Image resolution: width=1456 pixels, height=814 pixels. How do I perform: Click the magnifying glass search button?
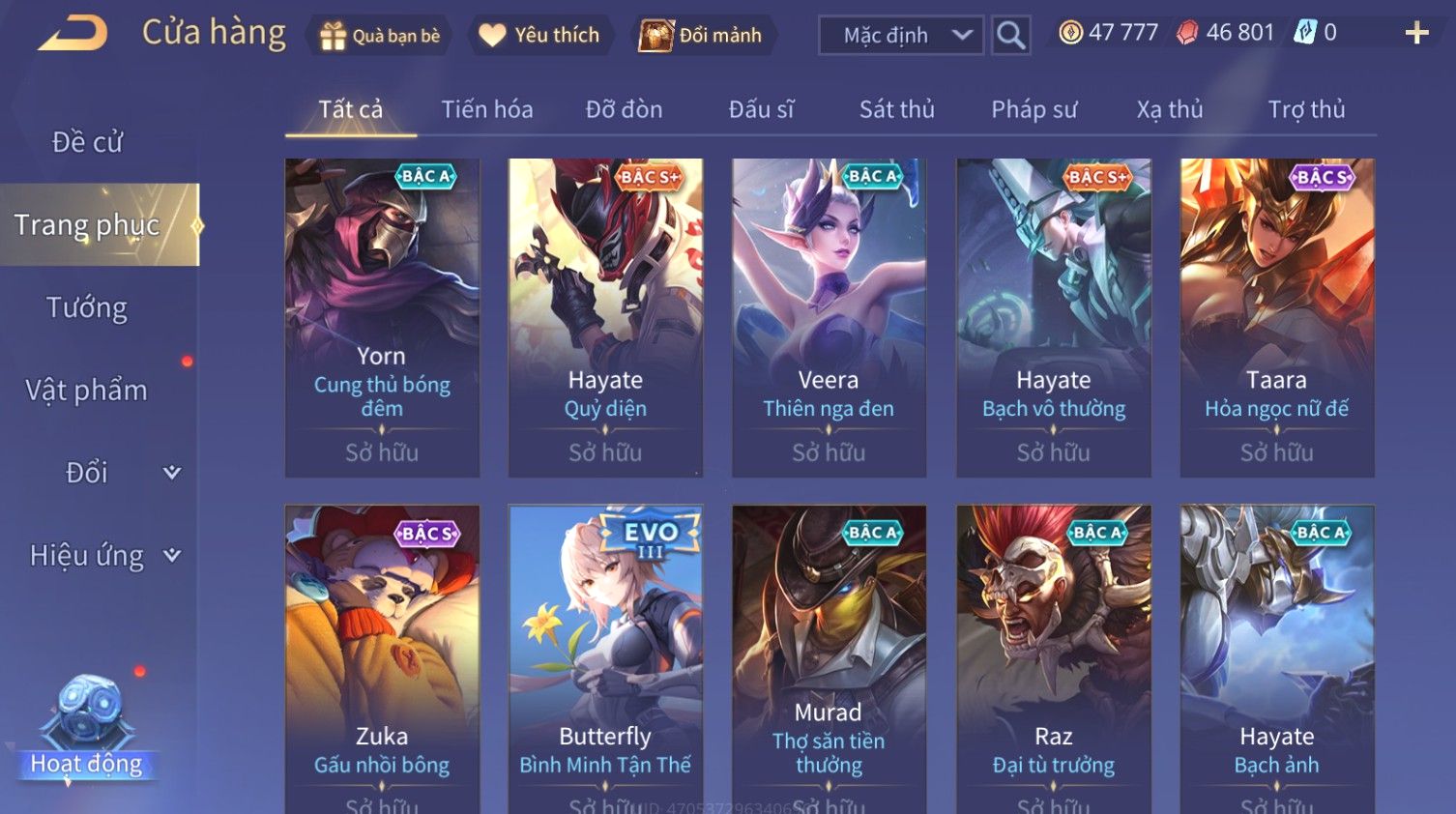click(1010, 36)
